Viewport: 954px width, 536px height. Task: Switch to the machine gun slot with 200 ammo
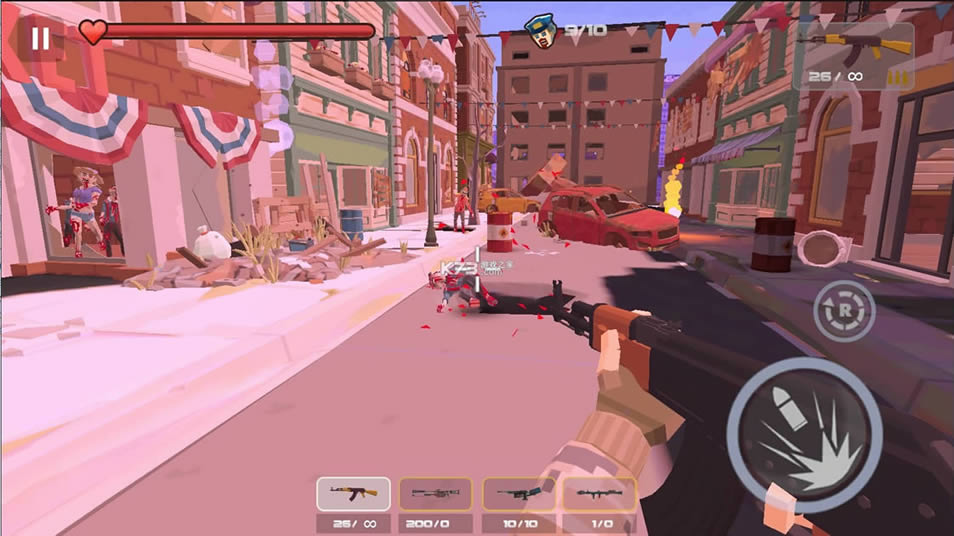436,494
